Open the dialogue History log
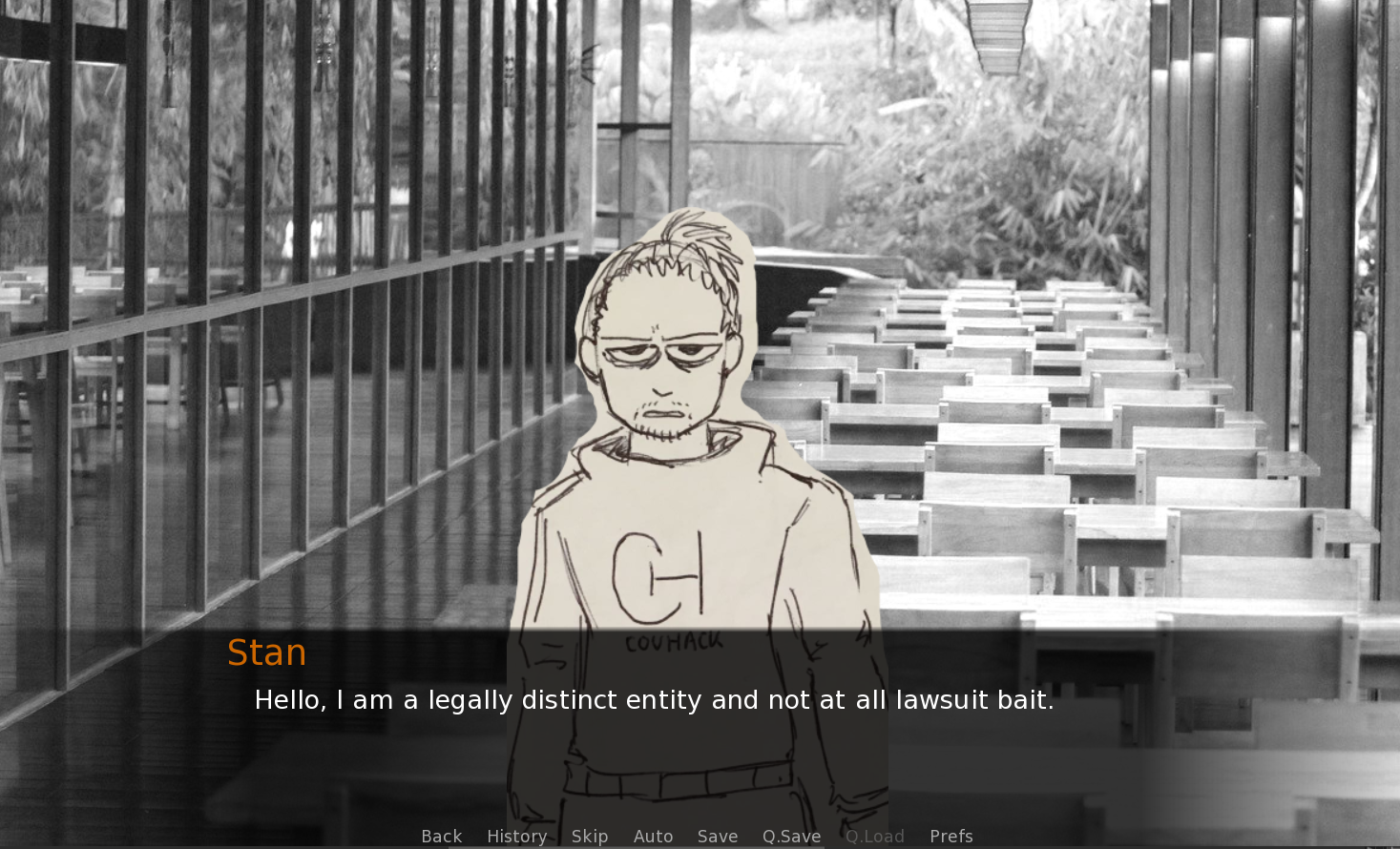The width and height of the screenshot is (1400, 849). pyautogui.click(x=516, y=836)
